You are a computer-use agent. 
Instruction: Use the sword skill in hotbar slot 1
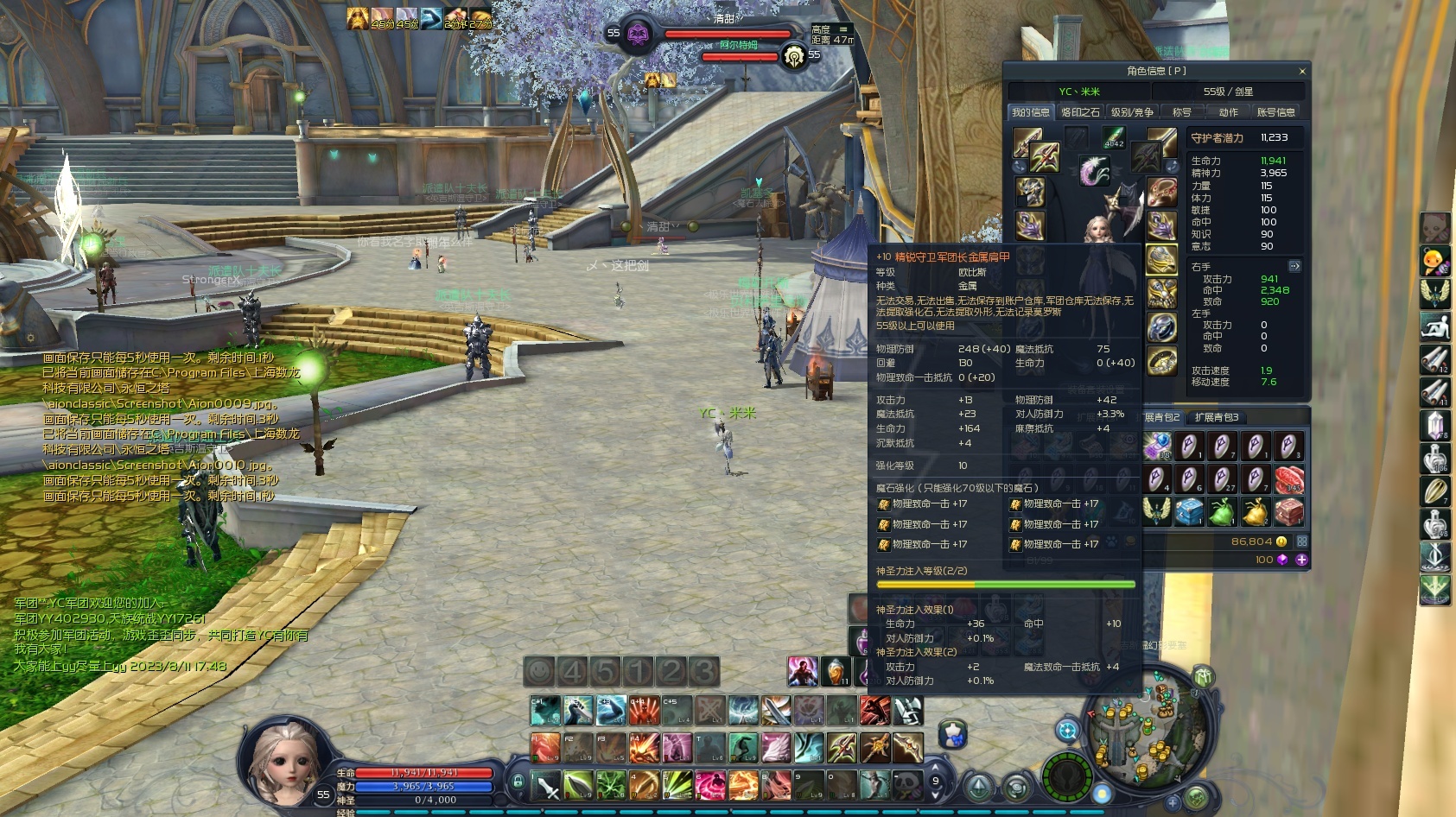pos(547,785)
